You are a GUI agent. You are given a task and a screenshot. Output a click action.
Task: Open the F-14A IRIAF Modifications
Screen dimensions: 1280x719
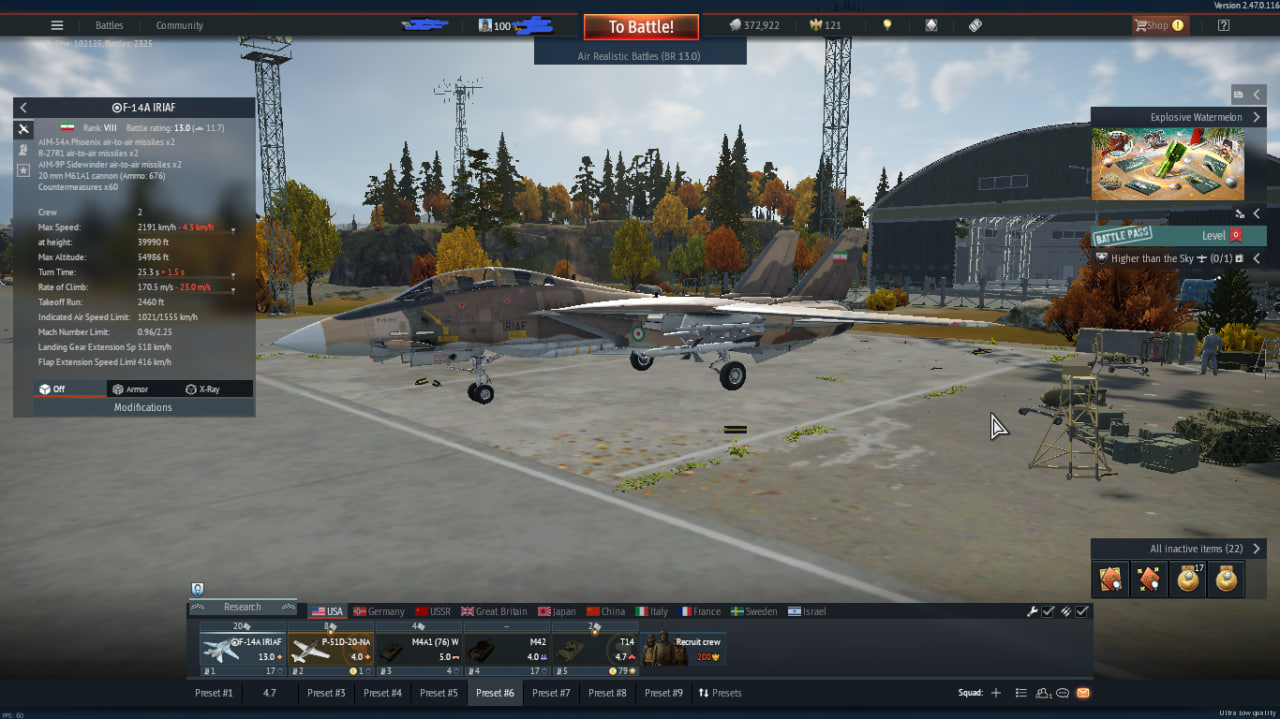coord(143,407)
